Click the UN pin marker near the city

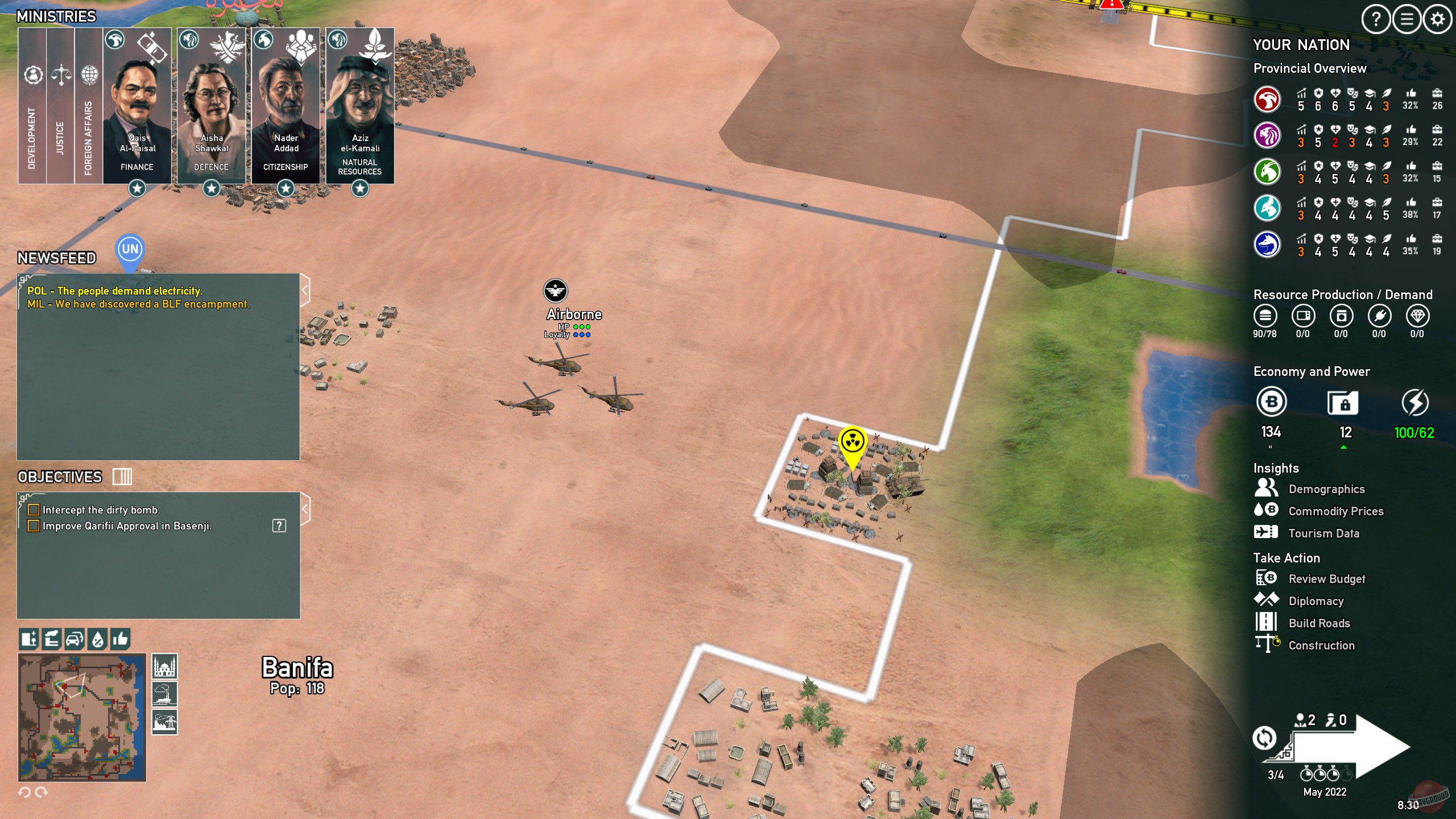click(x=130, y=249)
